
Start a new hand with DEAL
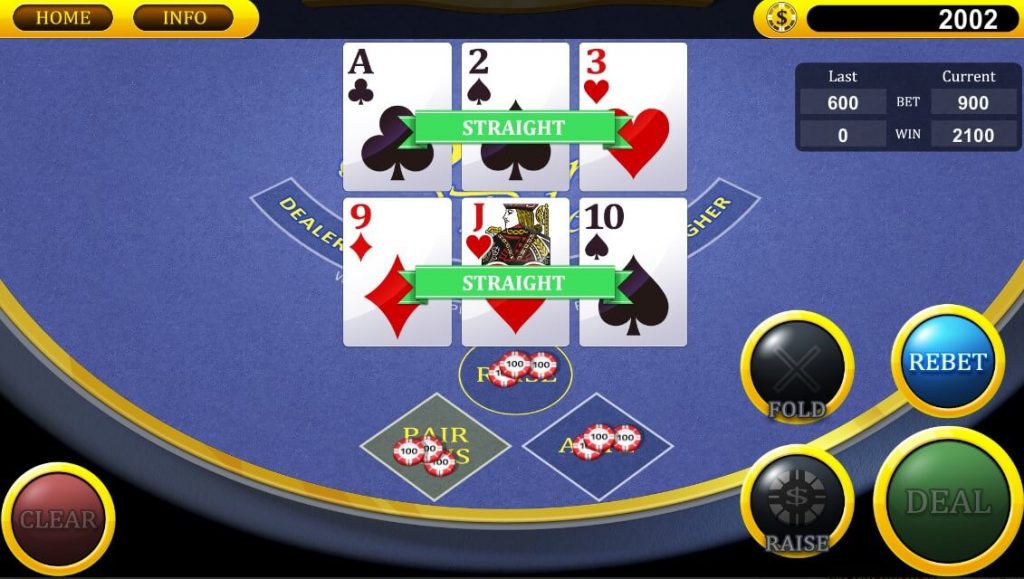pyautogui.click(x=947, y=501)
